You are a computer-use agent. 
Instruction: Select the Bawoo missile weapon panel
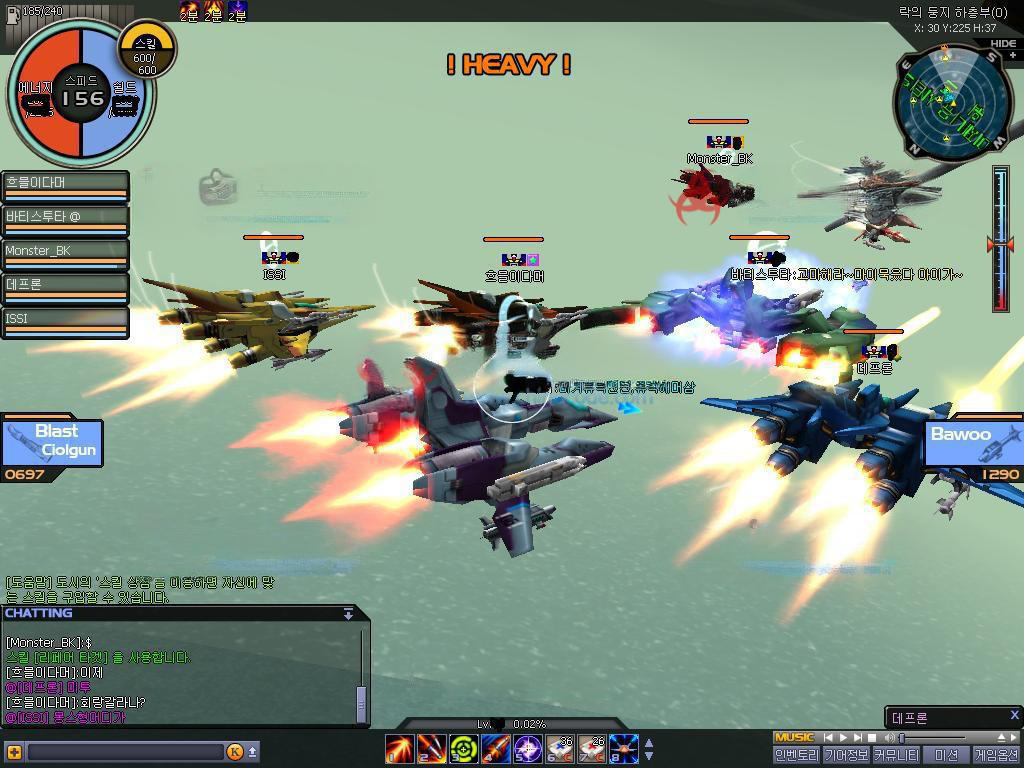click(972, 443)
